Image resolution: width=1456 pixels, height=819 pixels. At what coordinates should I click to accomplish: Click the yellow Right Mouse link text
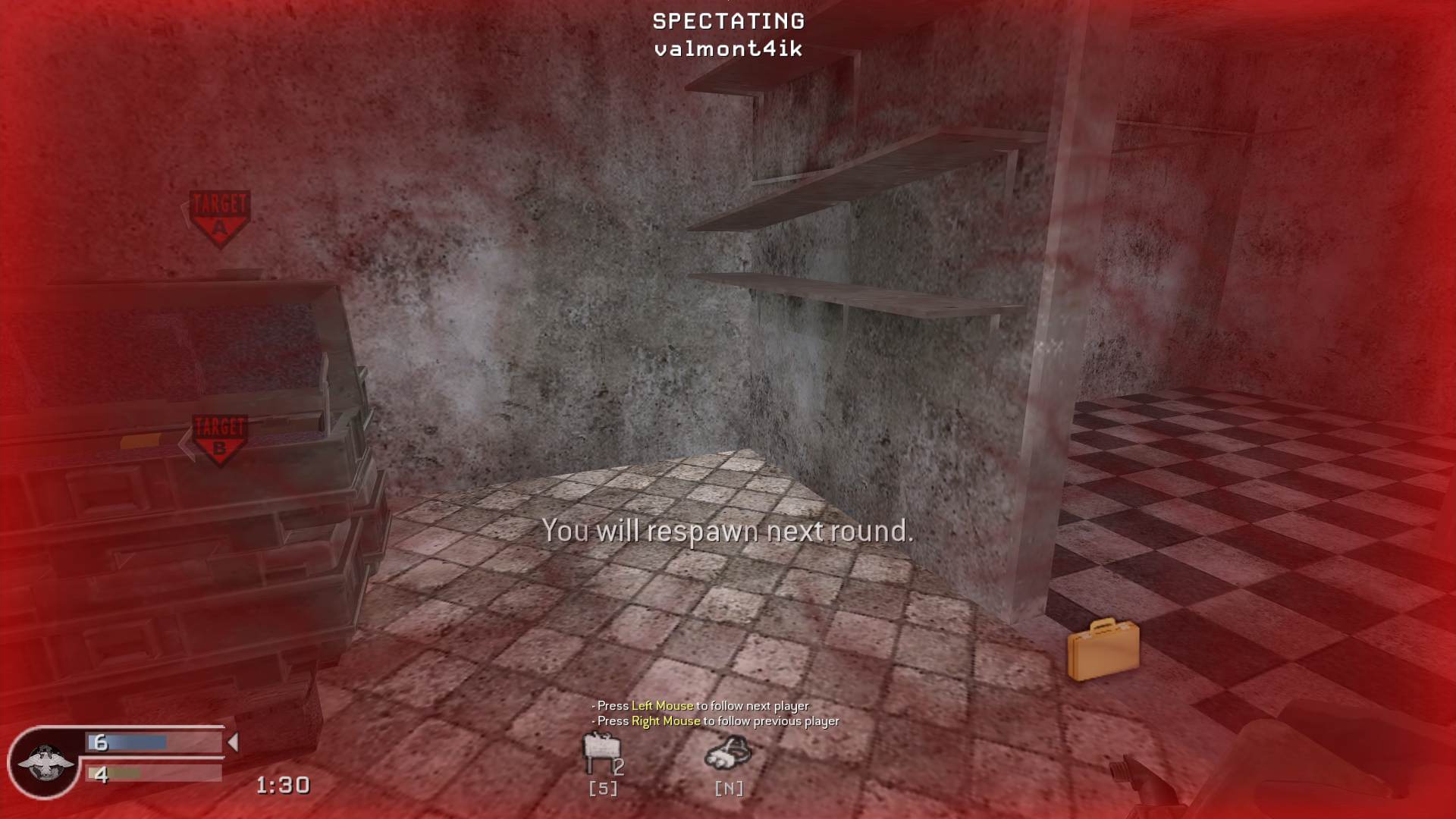pos(664,722)
